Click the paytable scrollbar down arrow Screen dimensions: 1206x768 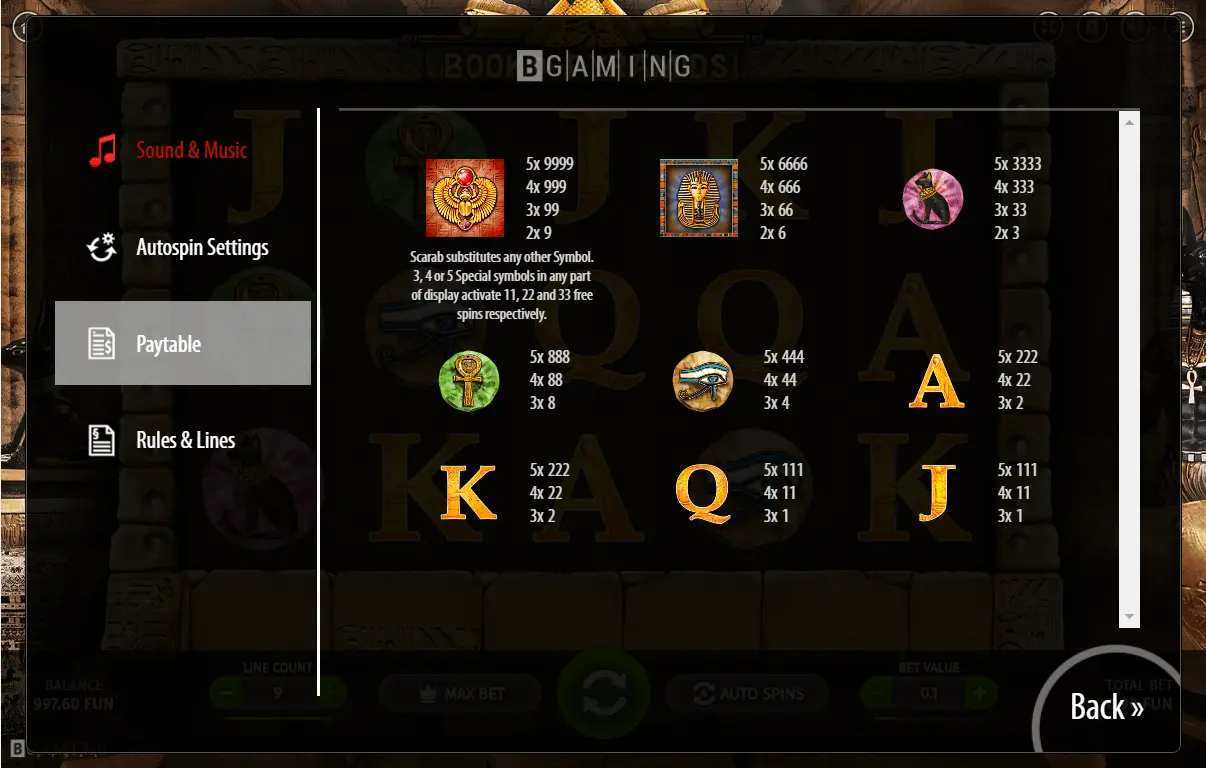(x=1129, y=617)
